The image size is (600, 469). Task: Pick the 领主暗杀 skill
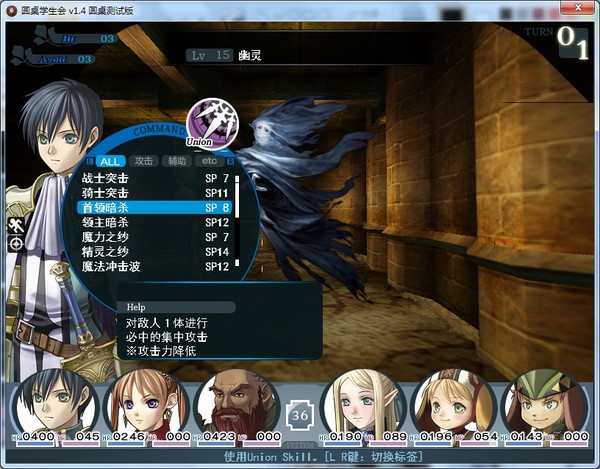(155, 222)
